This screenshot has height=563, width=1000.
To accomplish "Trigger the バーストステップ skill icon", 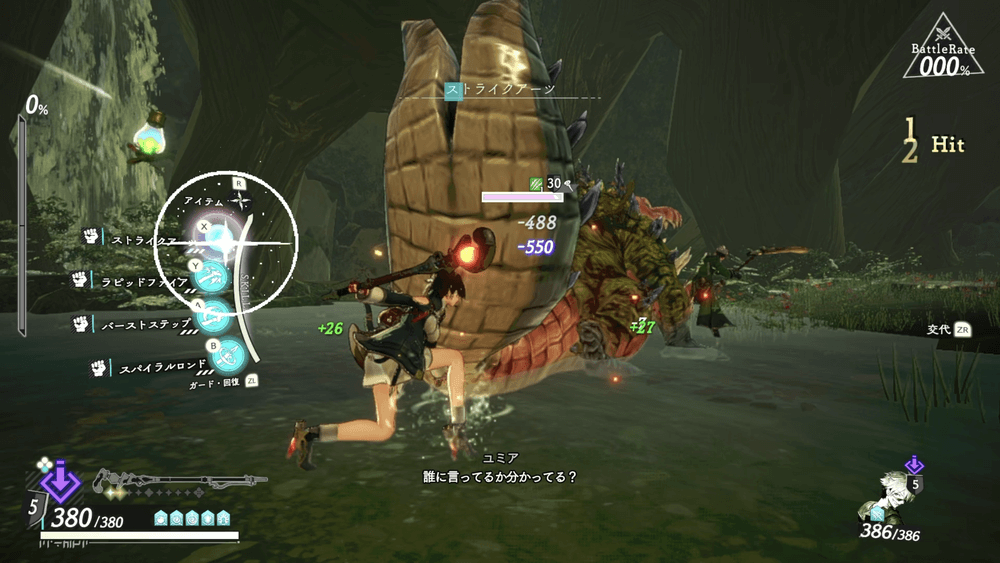I will [x=214, y=316].
